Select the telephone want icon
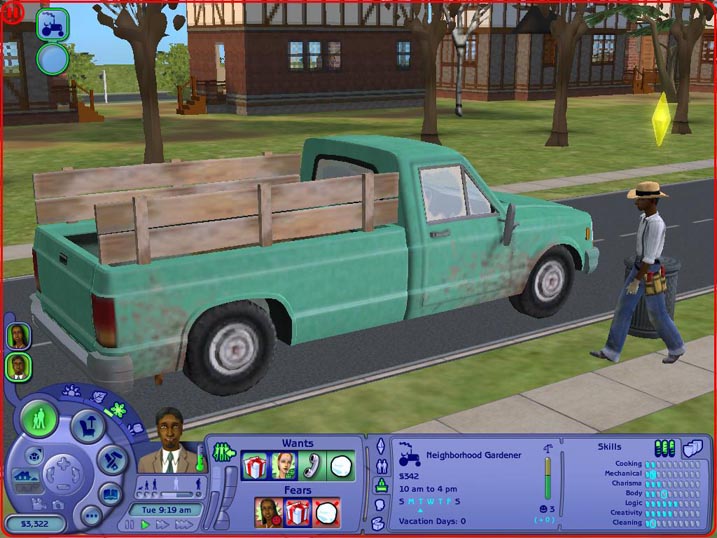This screenshot has width=717, height=538. pos(312,466)
